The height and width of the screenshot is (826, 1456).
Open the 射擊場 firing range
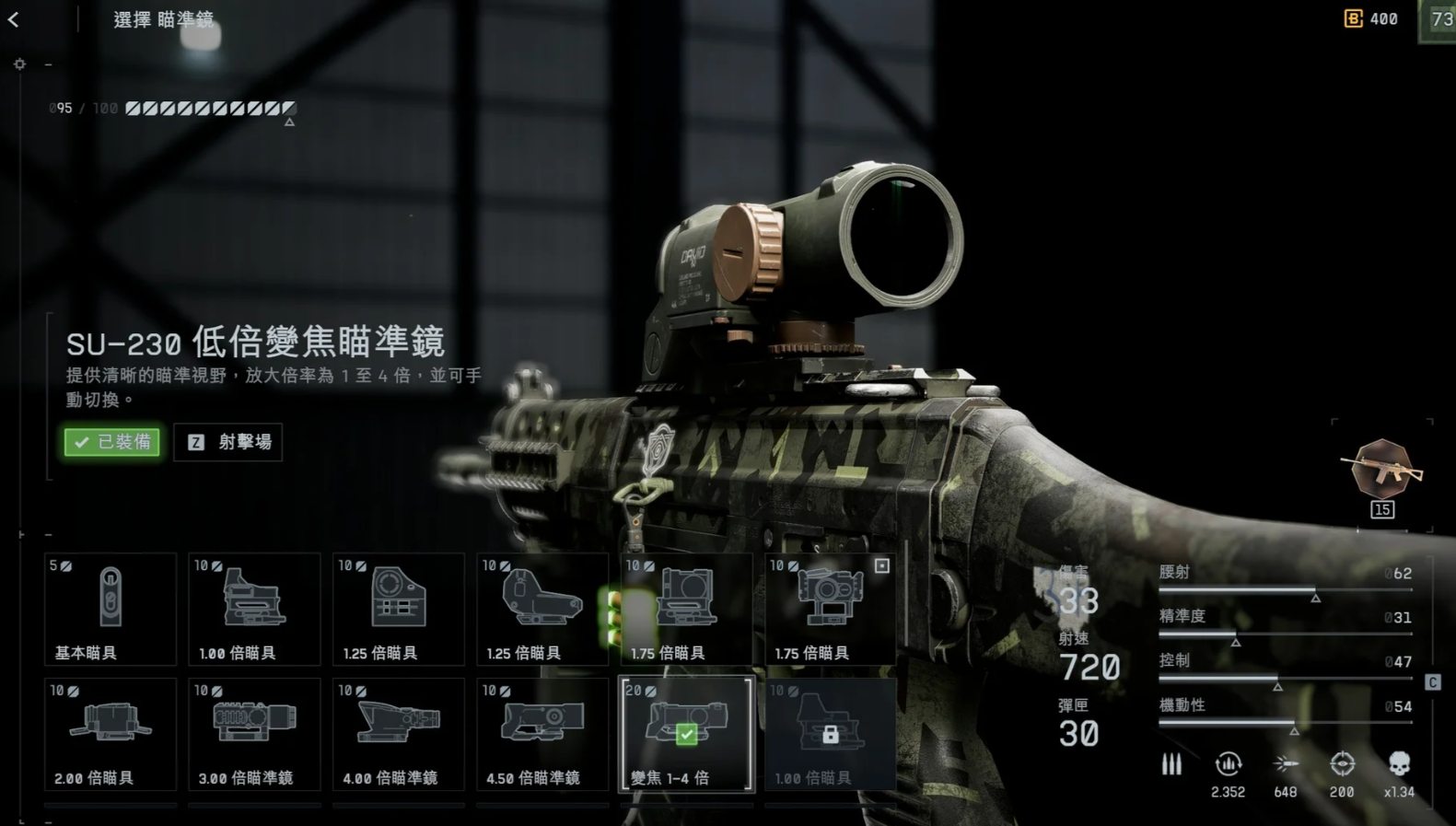point(228,442)
